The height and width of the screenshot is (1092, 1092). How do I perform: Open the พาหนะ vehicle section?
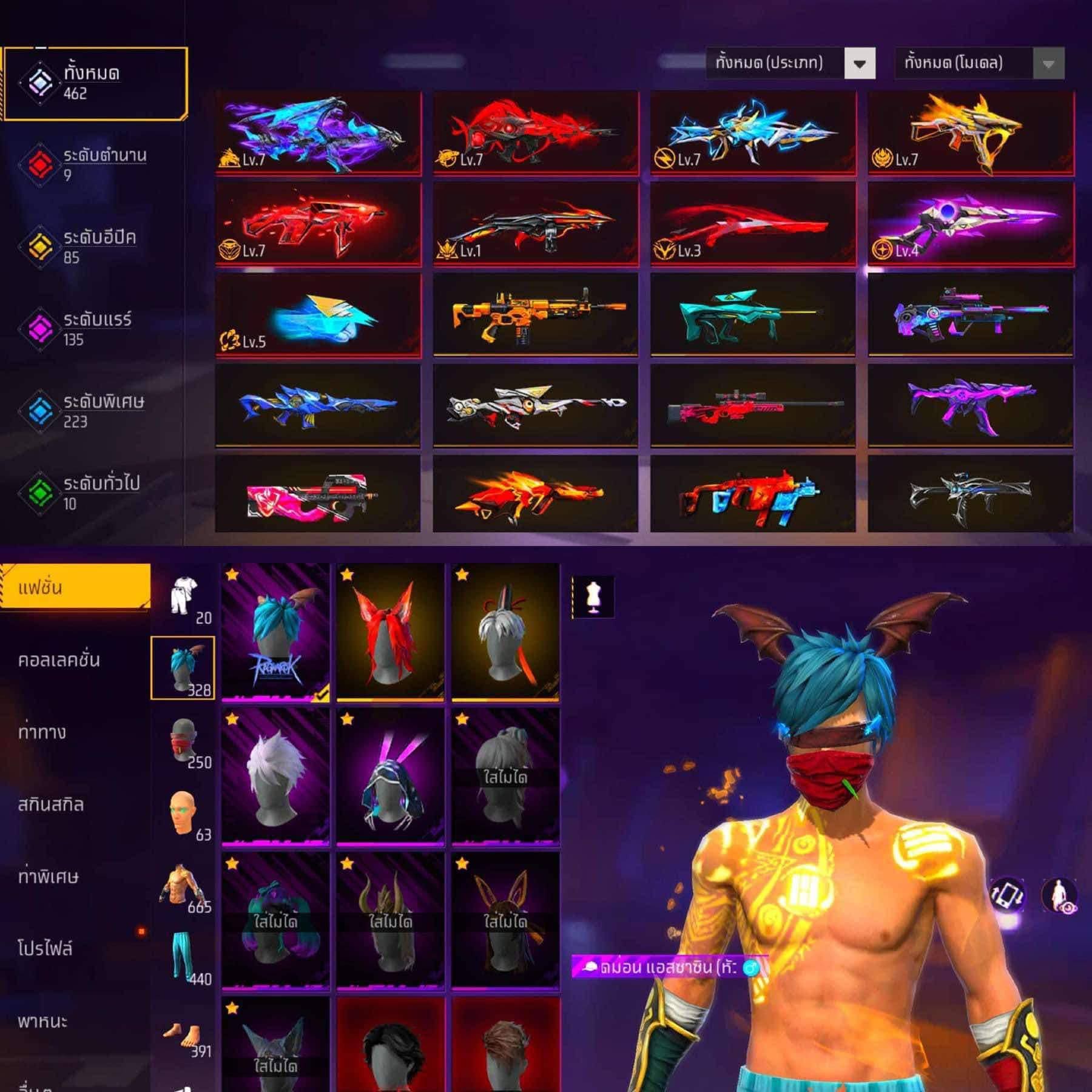pyautogui.click(x=42, y=1021)
